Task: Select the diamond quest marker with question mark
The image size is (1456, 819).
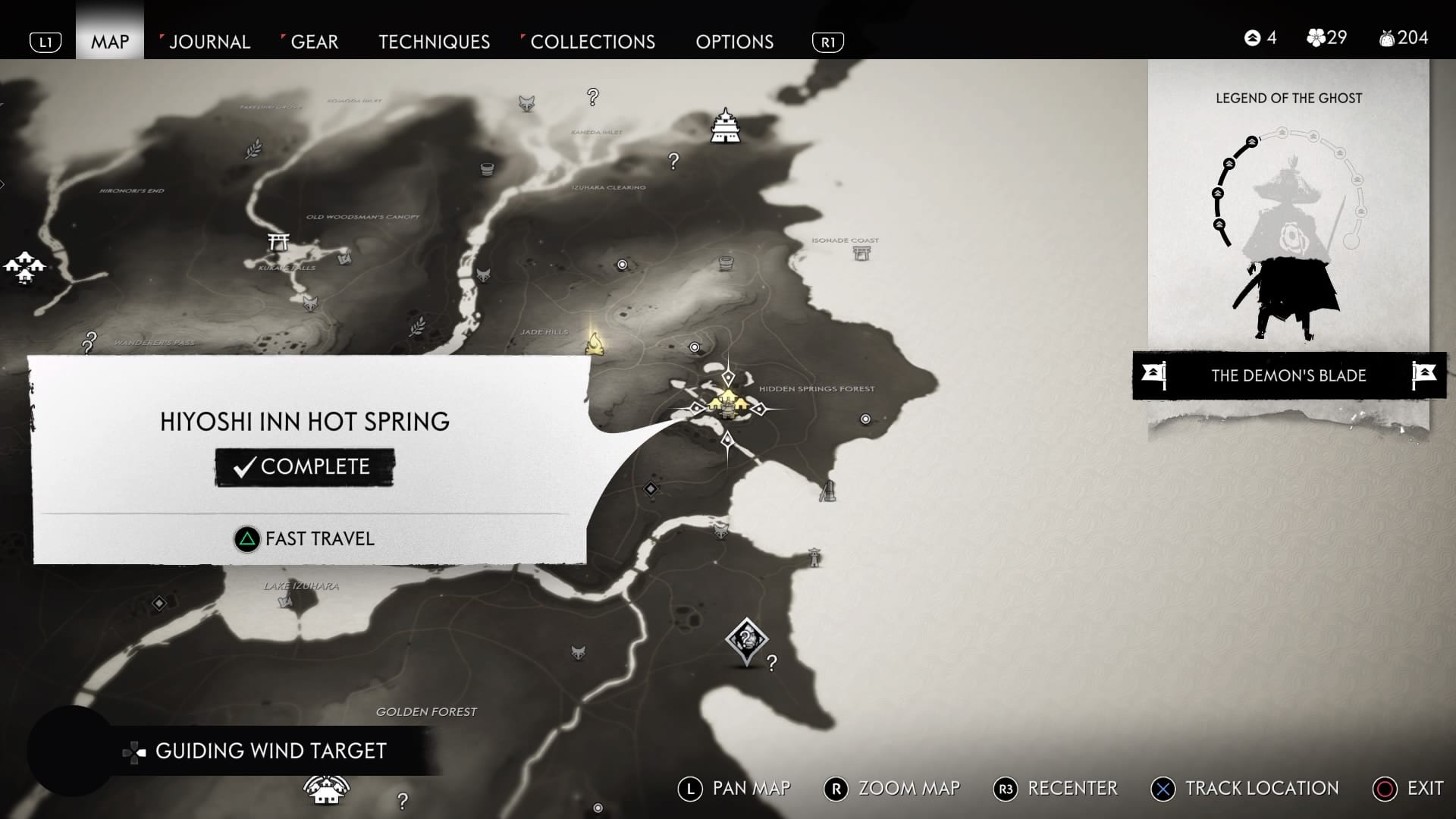Action: pyautogui.click(x=746, y=641)
